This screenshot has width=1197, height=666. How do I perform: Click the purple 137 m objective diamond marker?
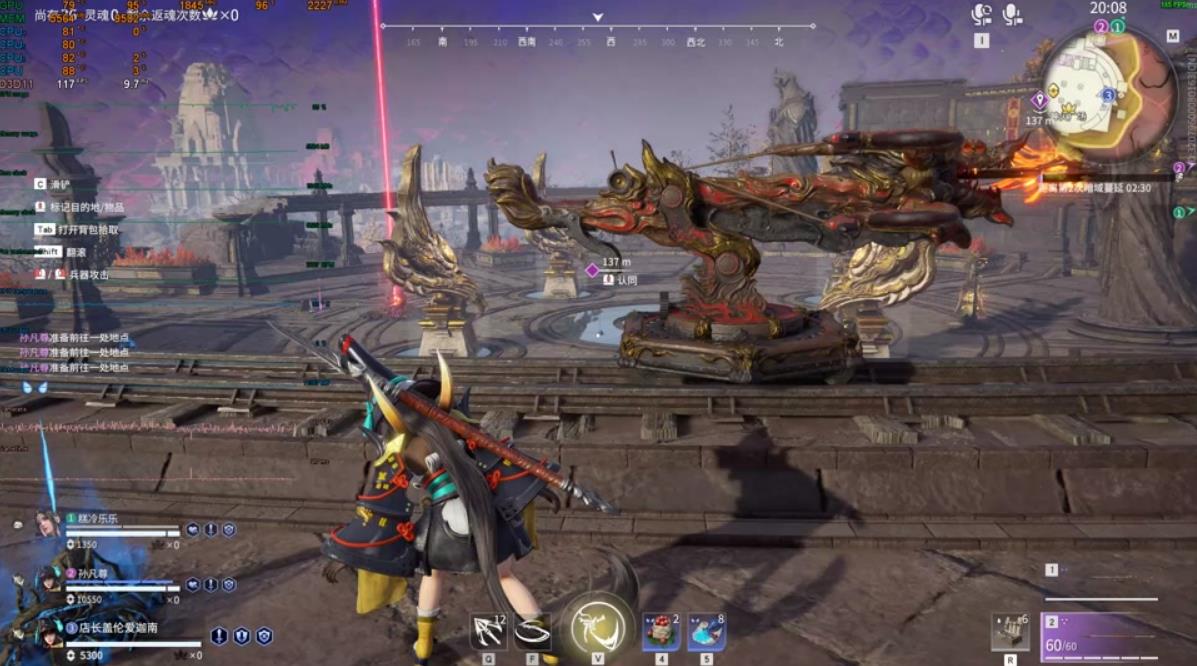coord(592,270)
